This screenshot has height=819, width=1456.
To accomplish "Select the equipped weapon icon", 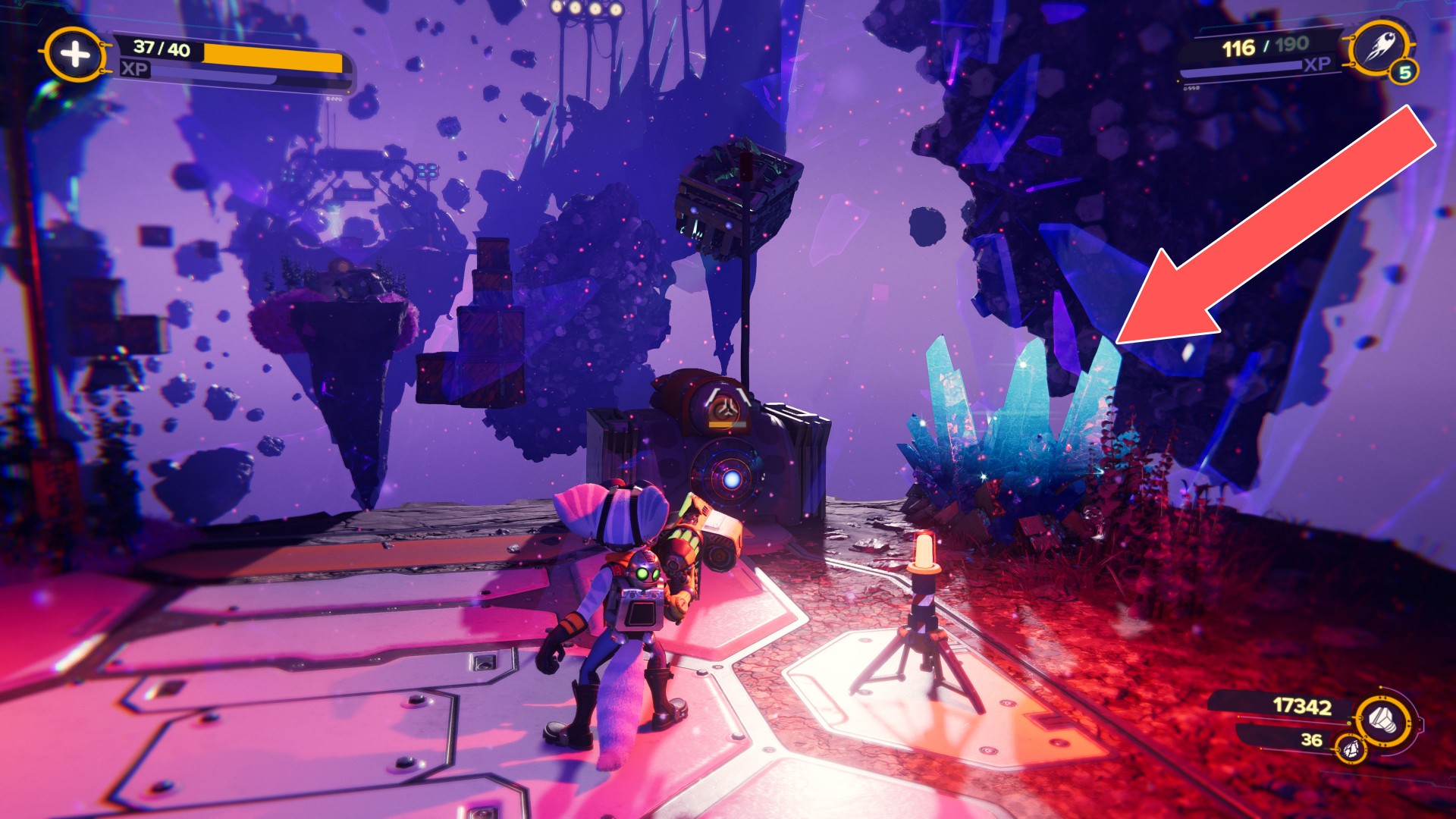I will pyautogui.click(x=1381, y=48).
